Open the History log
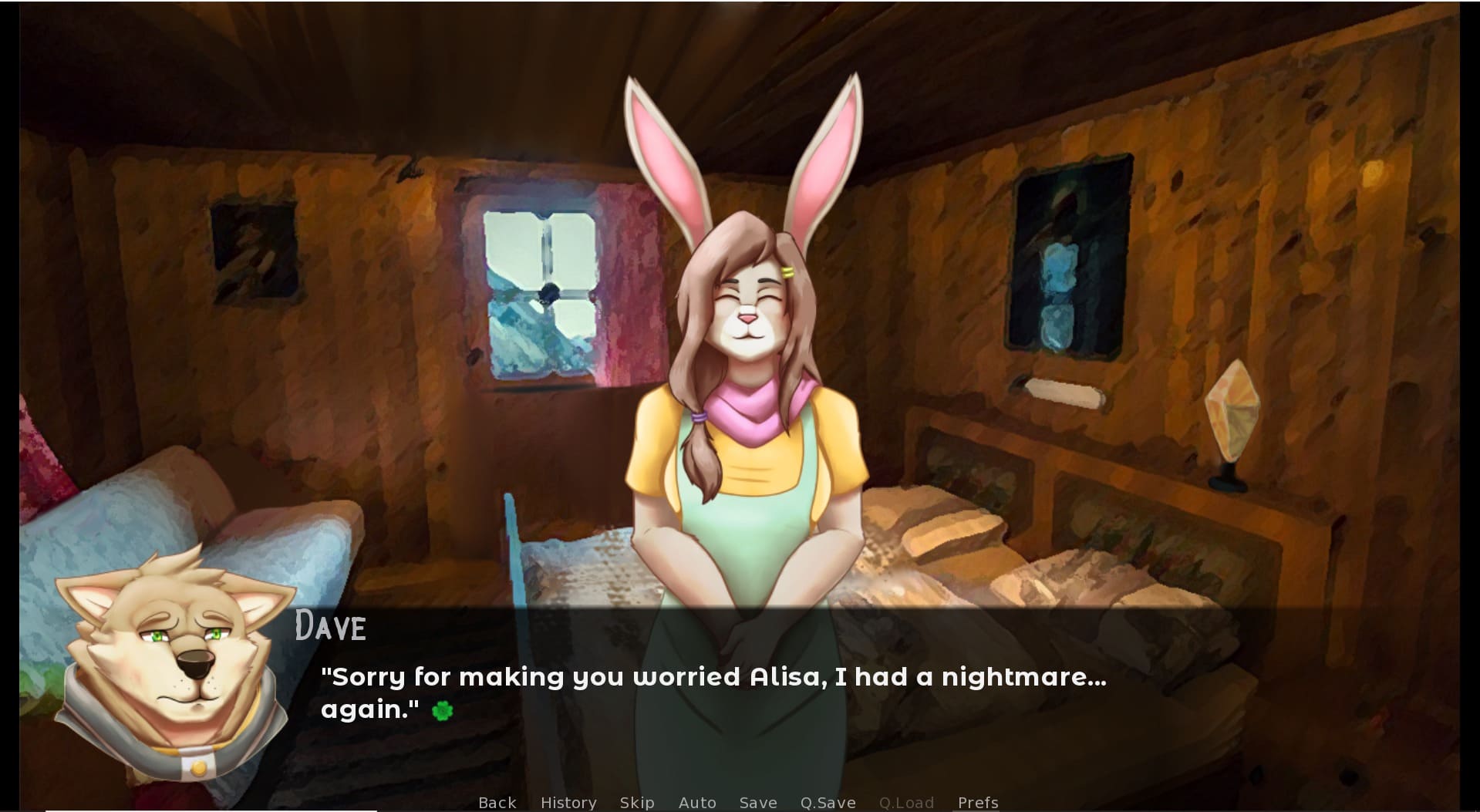Screen dimensions: 1480x812 [568, 803]
